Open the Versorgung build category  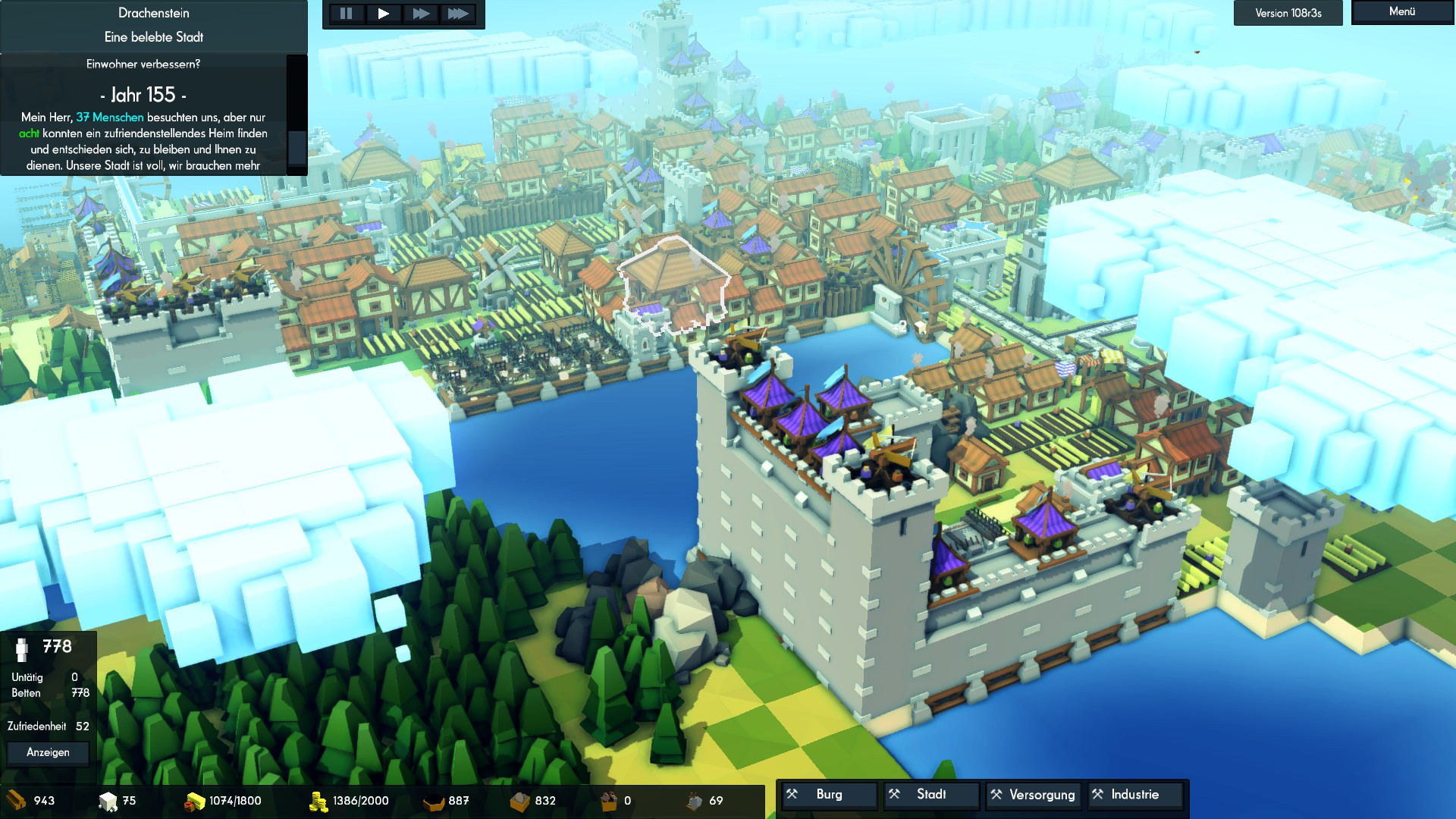point(1032,795)
